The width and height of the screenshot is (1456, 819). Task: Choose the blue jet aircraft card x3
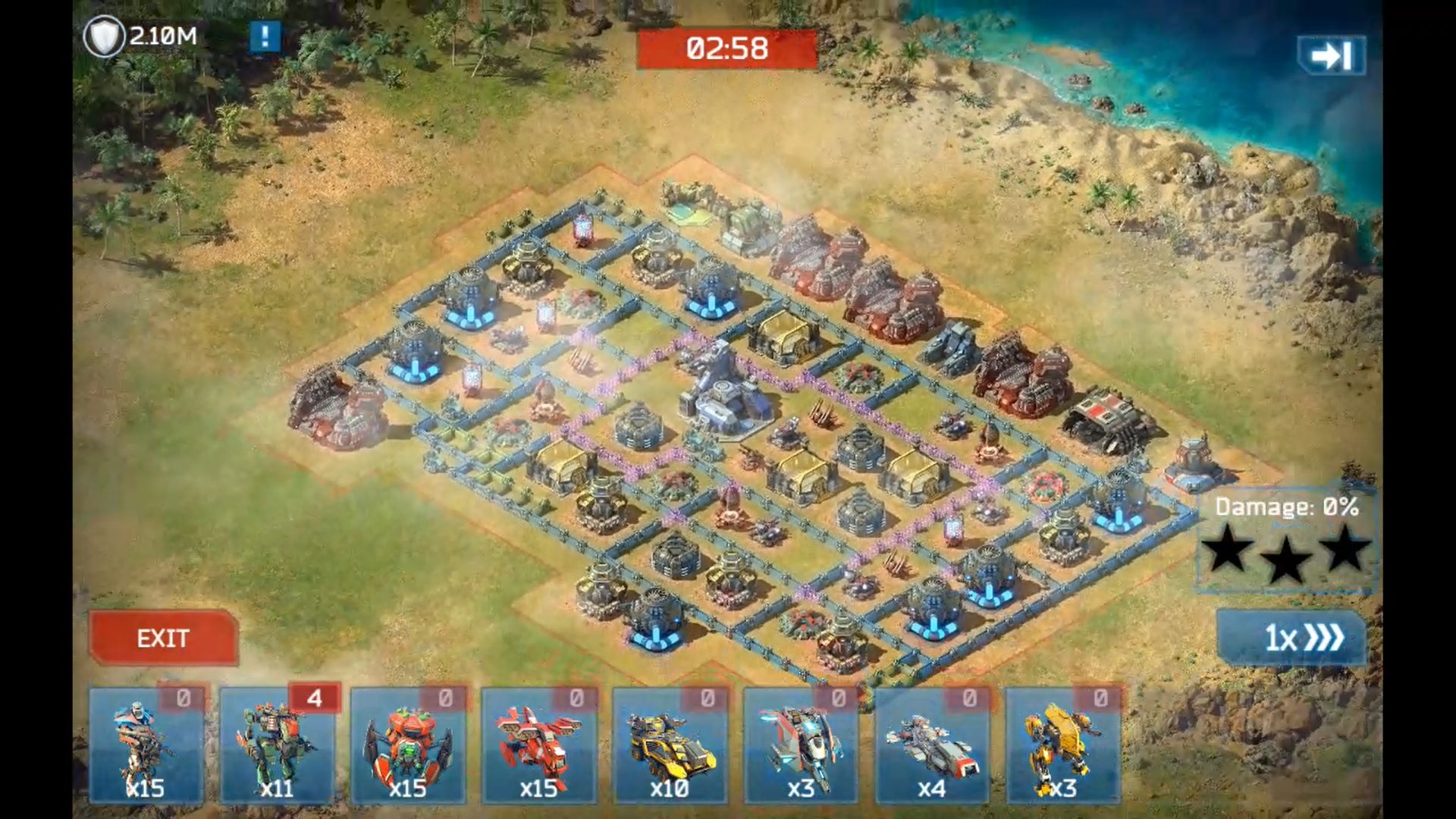[801, 746]
